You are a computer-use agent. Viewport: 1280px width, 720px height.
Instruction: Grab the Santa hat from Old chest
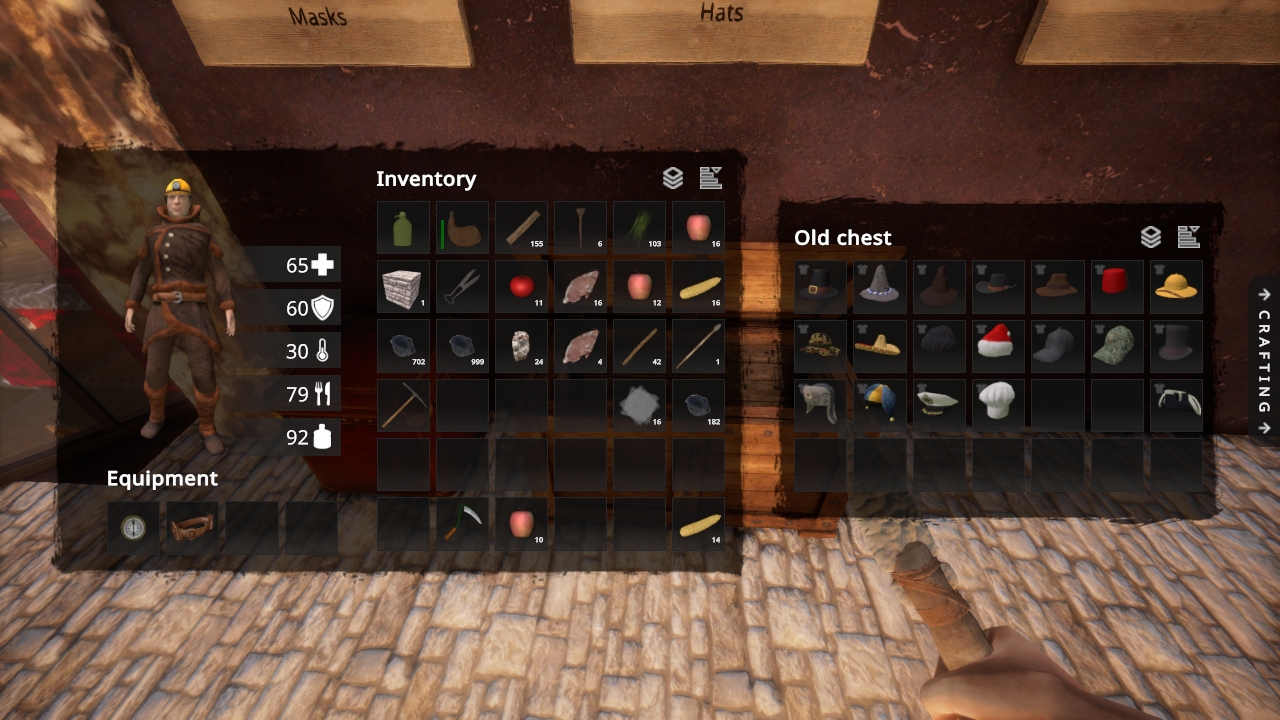tap(999, 346)
